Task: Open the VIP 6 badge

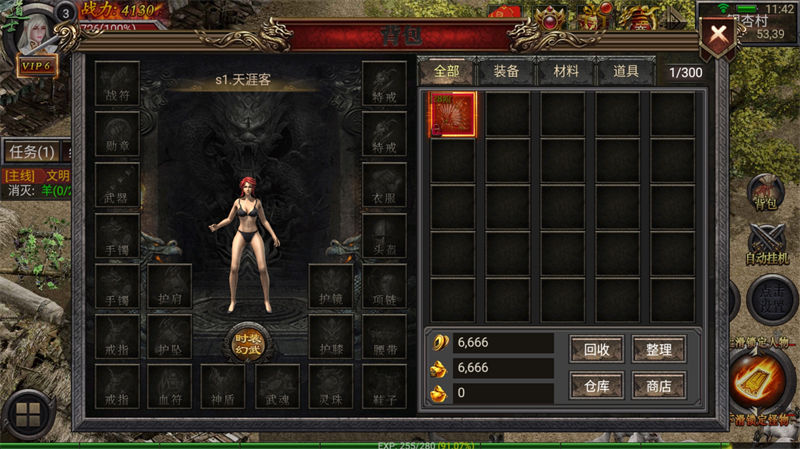Action: [x=34, y=65]
